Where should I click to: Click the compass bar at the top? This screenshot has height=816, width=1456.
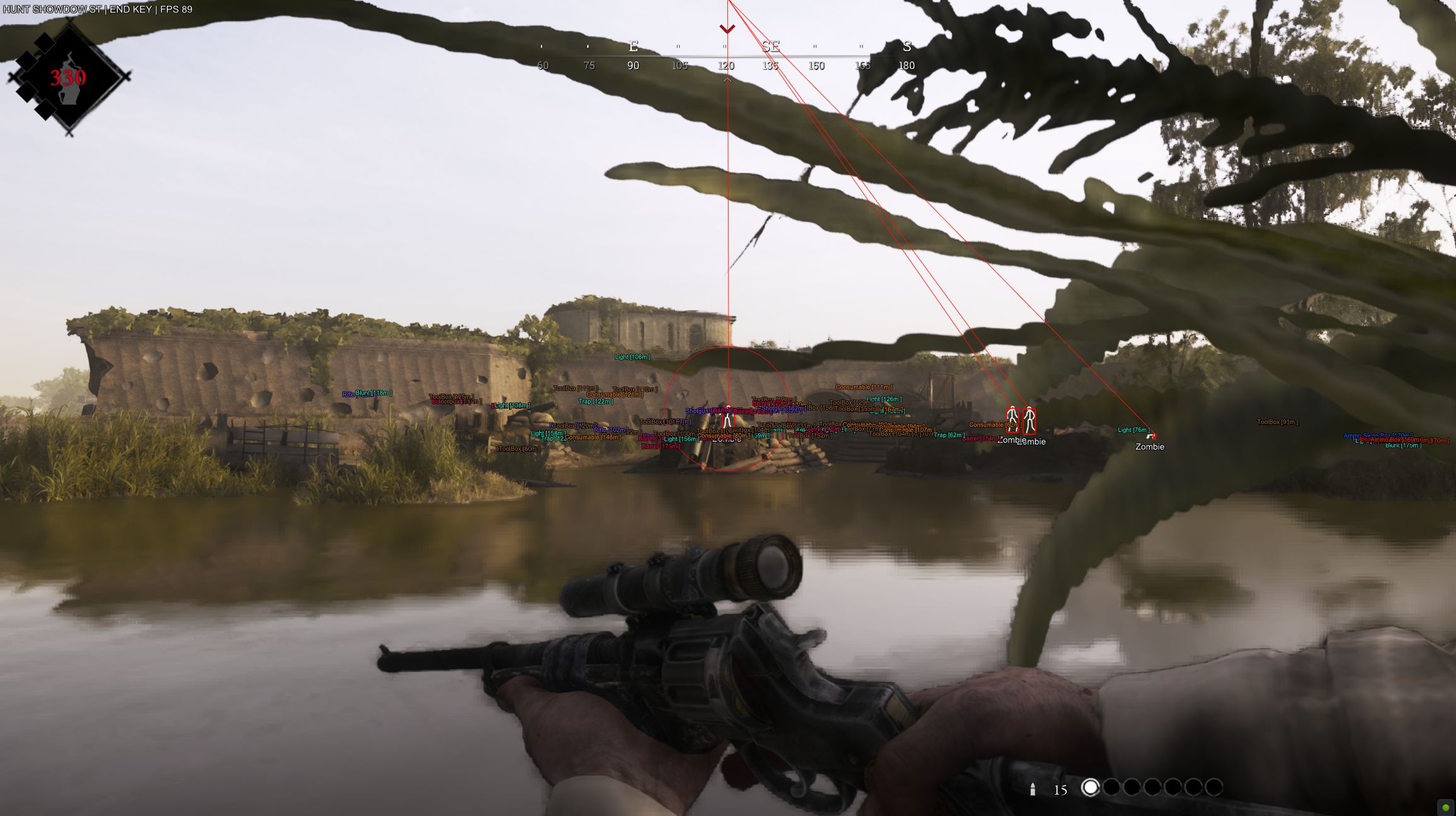click(x=725, y=56)
